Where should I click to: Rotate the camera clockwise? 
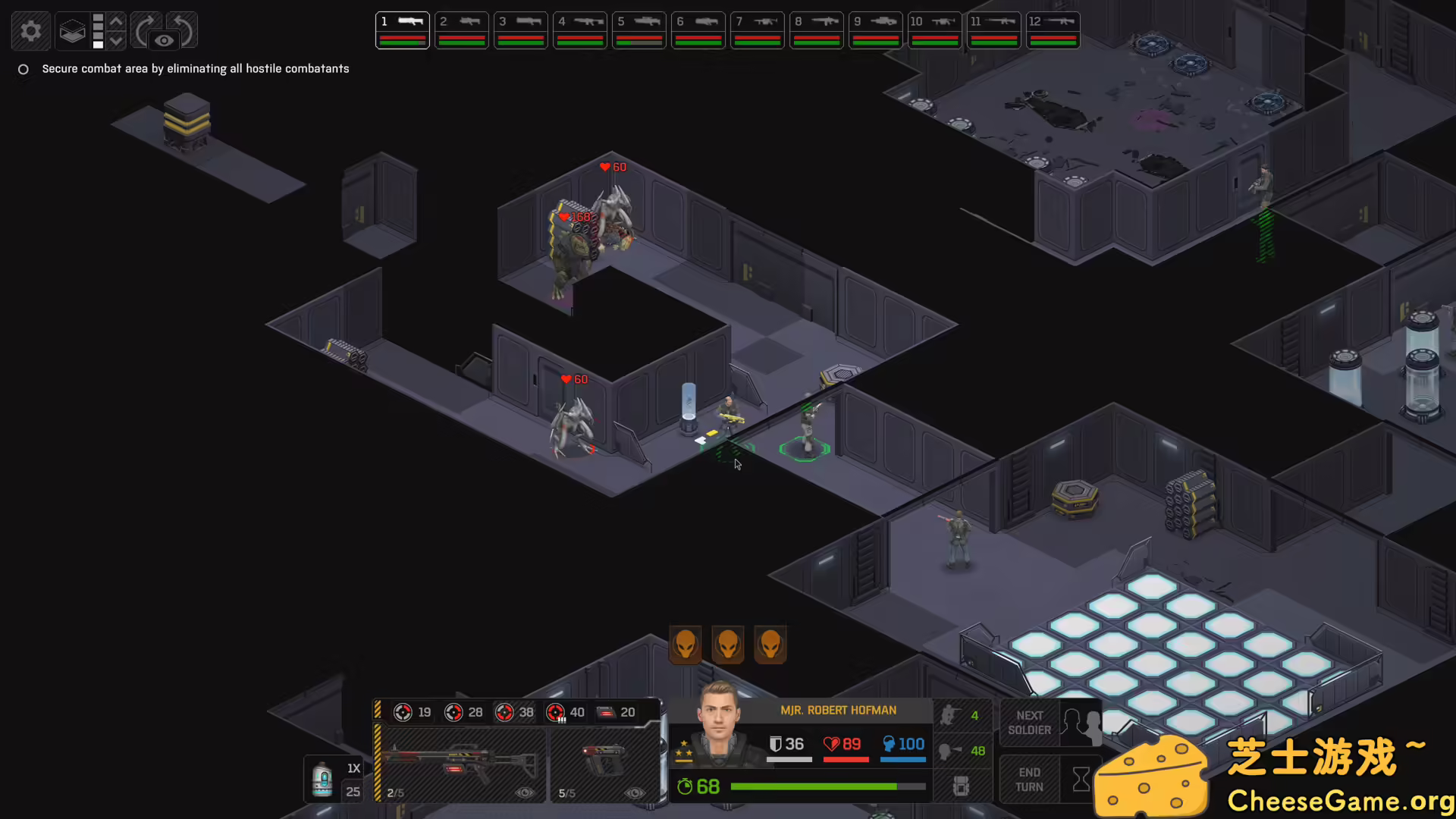(x=144, y=29)
